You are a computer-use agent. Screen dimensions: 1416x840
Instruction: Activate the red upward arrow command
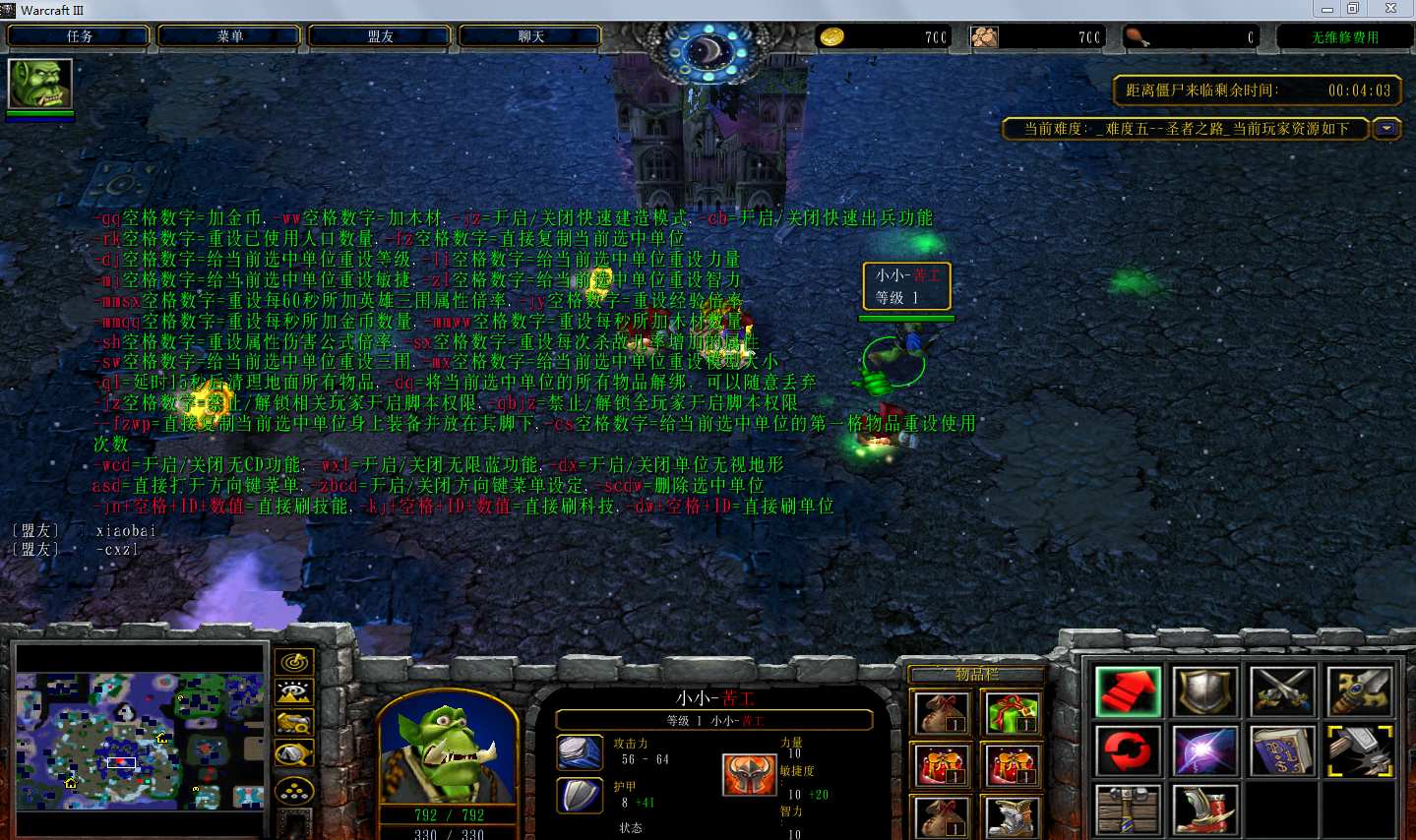click(1128, 691)
